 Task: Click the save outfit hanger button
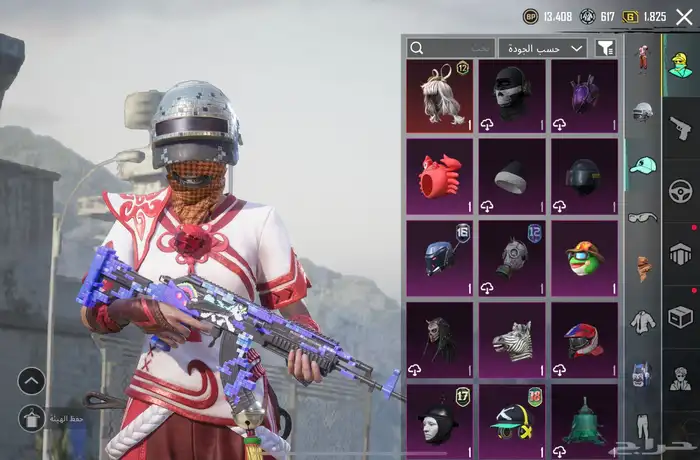click(x=31, y=417)
